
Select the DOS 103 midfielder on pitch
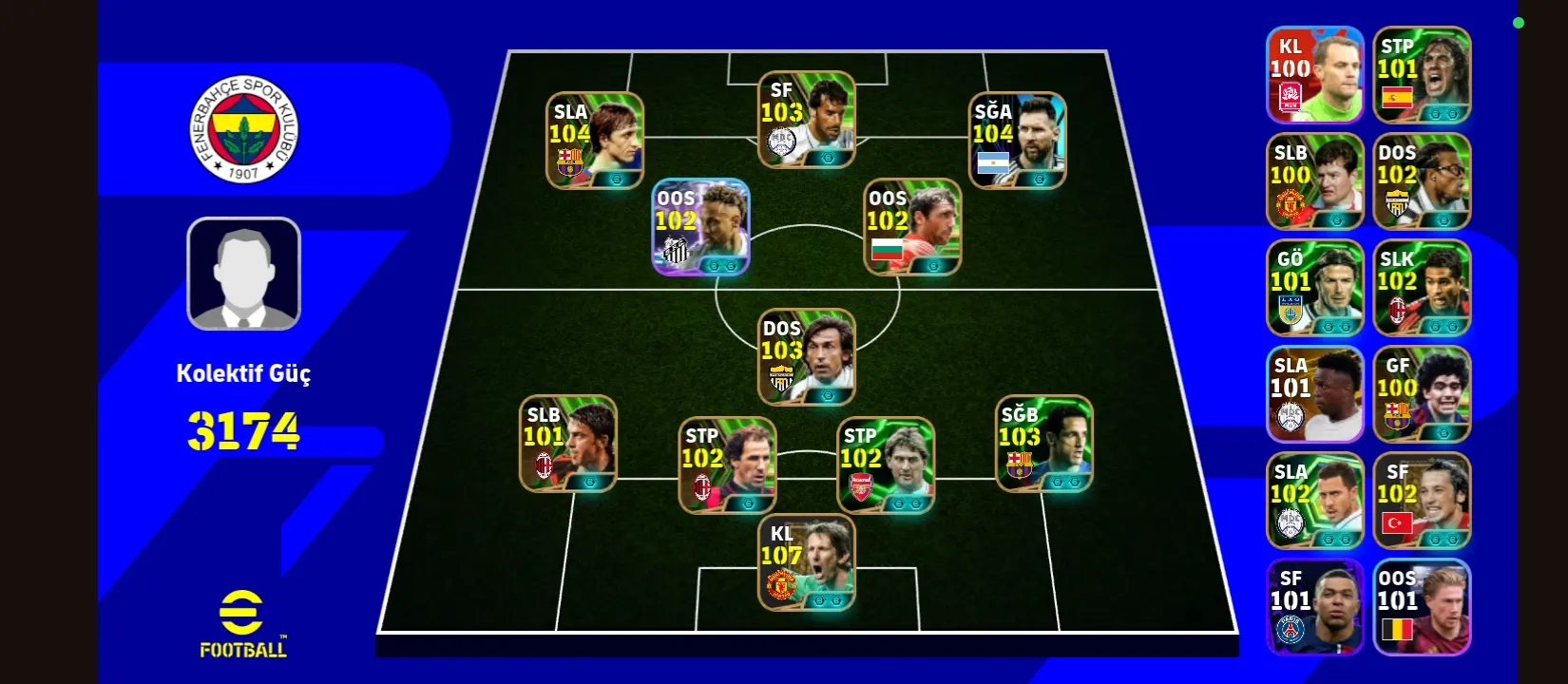point(807,357)
